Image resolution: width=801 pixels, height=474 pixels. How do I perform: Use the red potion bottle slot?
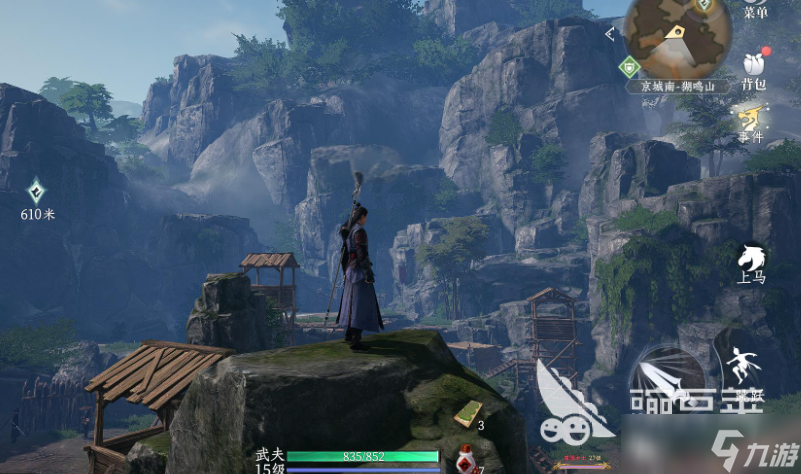click(464, 460)
